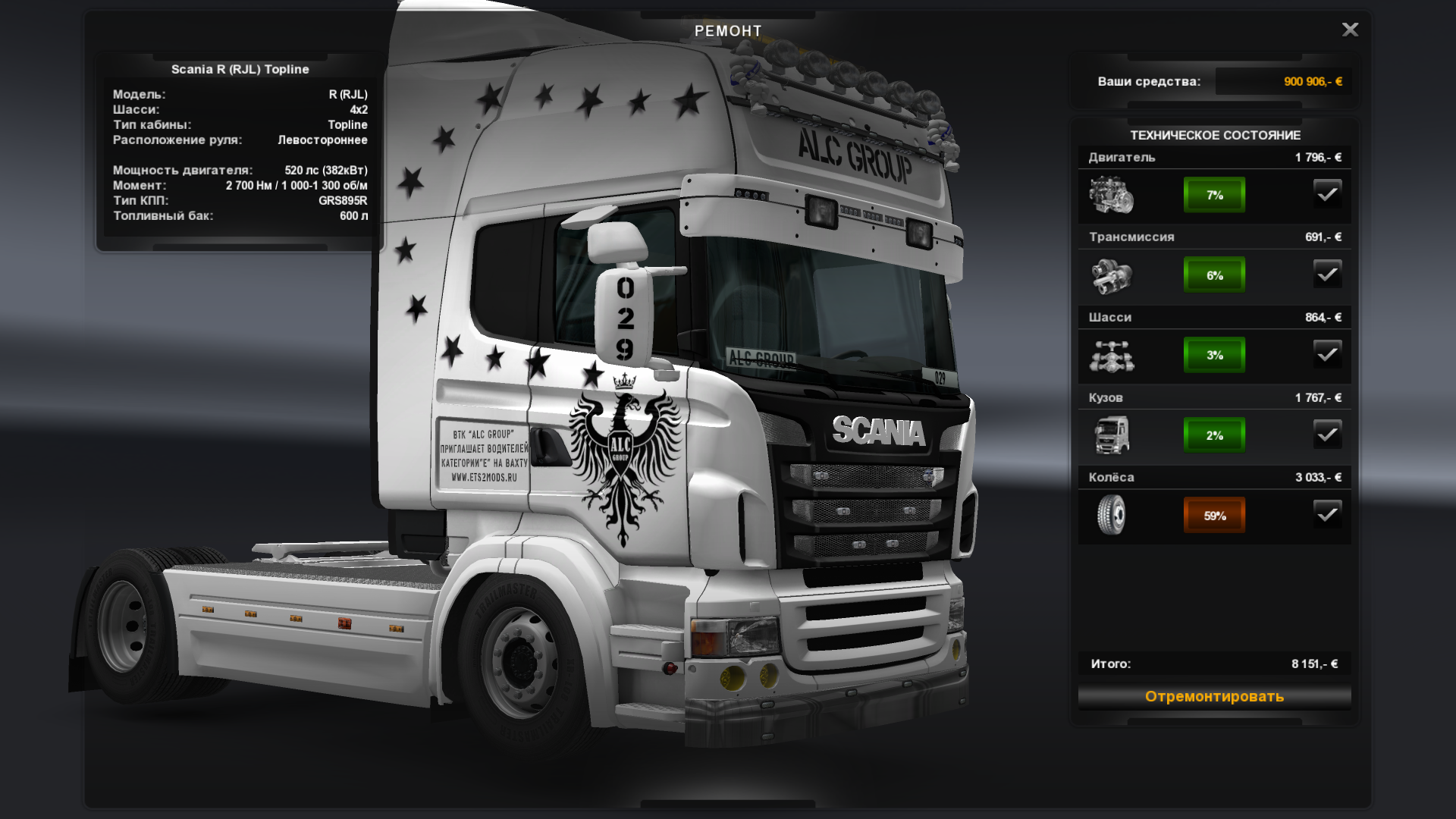Uncheck the transmission repair checkbox
This screenshot has width=1456, height=819.
(1327, 275)
